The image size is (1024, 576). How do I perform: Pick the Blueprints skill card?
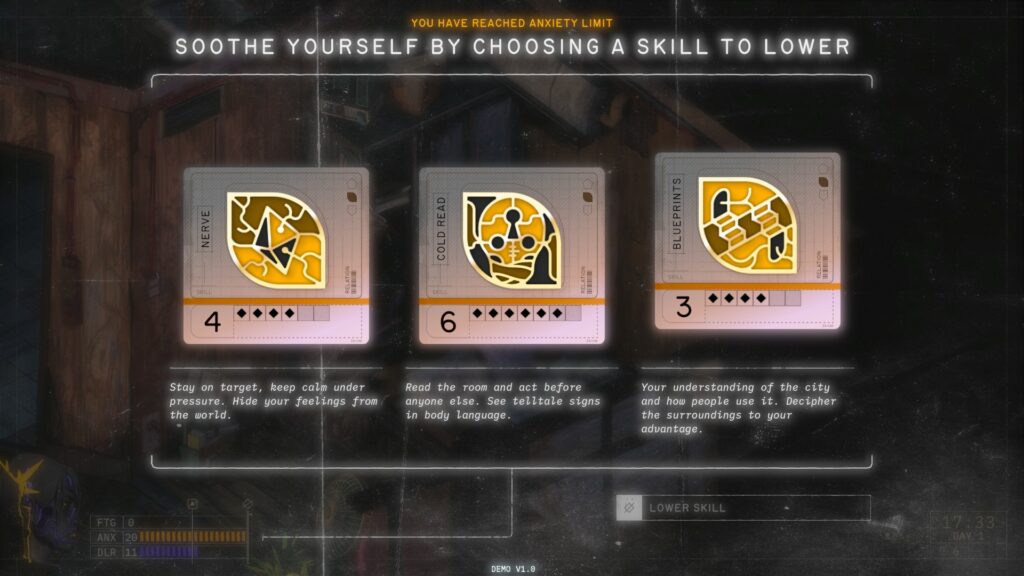[x=747, y=240]
